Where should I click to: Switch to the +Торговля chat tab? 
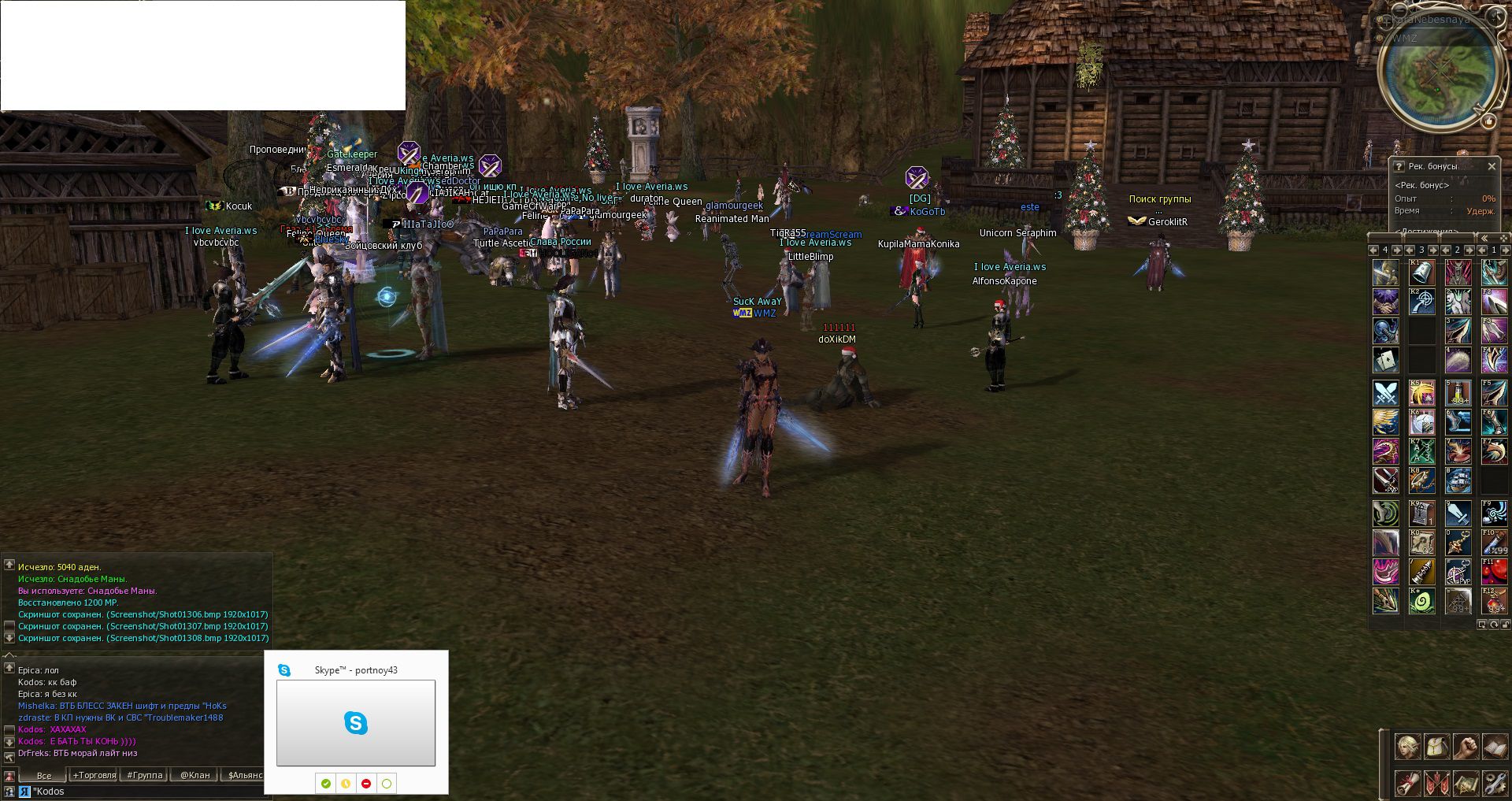coord(94,775)
